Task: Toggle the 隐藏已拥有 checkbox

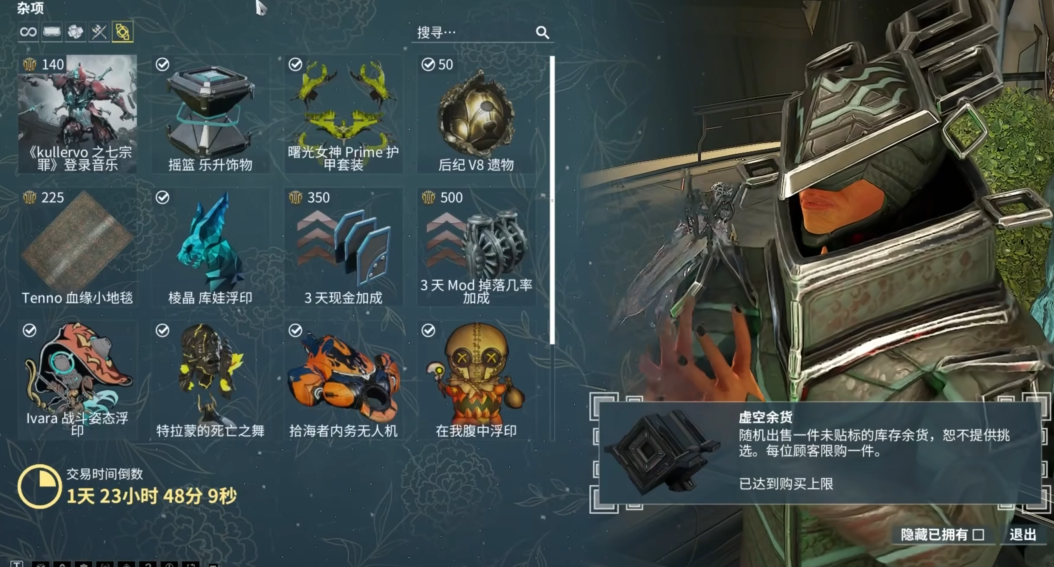Action: [x=978, y=535]
